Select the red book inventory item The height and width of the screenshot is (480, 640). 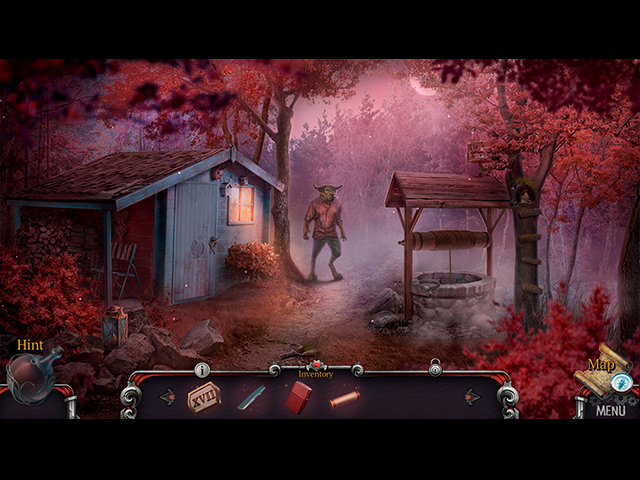[x=299, y=397]
